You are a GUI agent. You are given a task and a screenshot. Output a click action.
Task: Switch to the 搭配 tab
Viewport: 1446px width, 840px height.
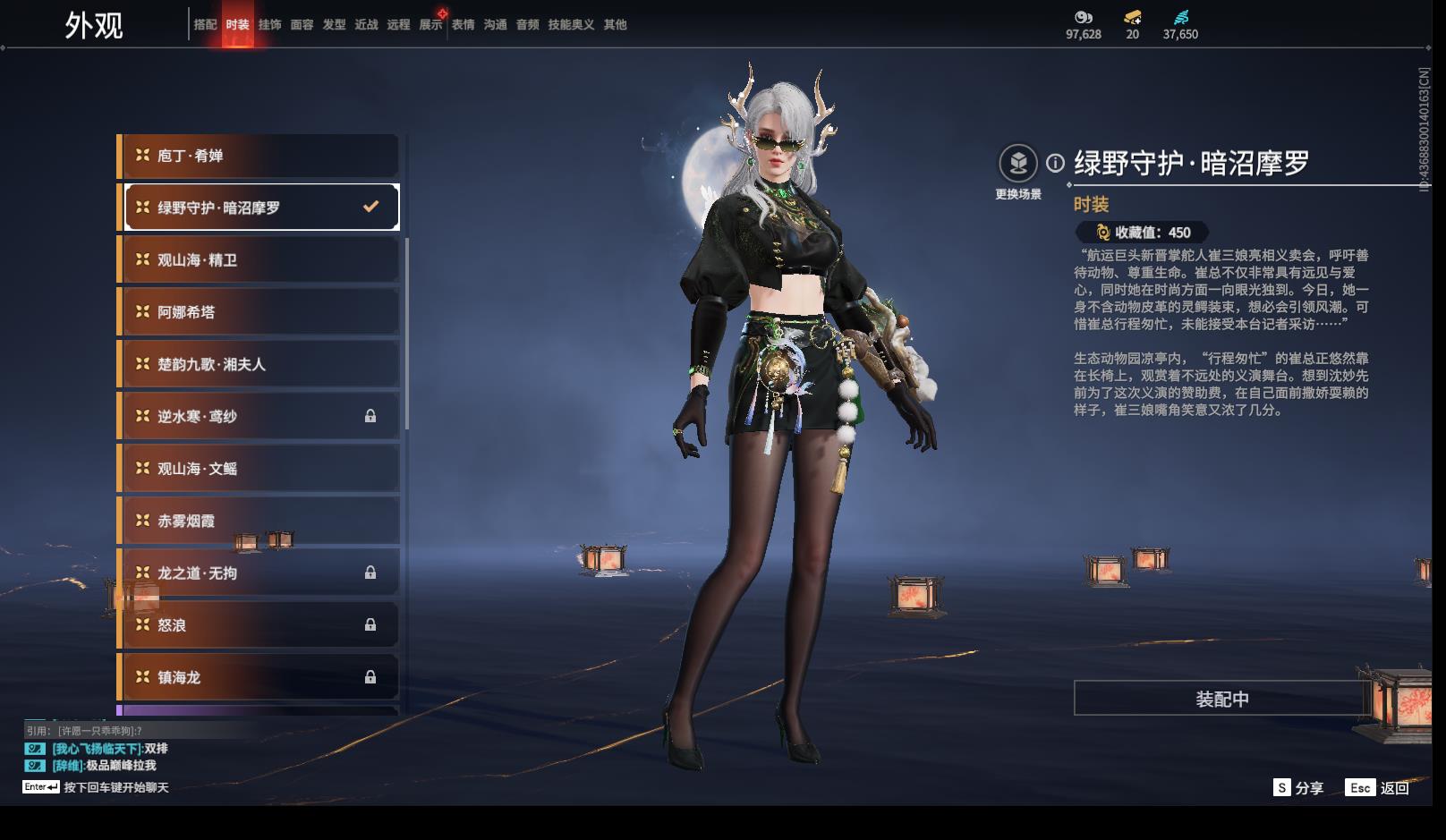point(205,25)
